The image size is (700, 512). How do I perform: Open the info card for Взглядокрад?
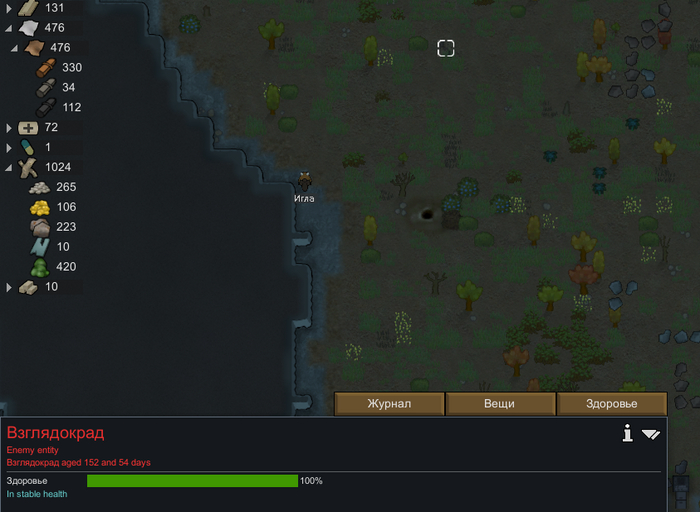[627, 433]
